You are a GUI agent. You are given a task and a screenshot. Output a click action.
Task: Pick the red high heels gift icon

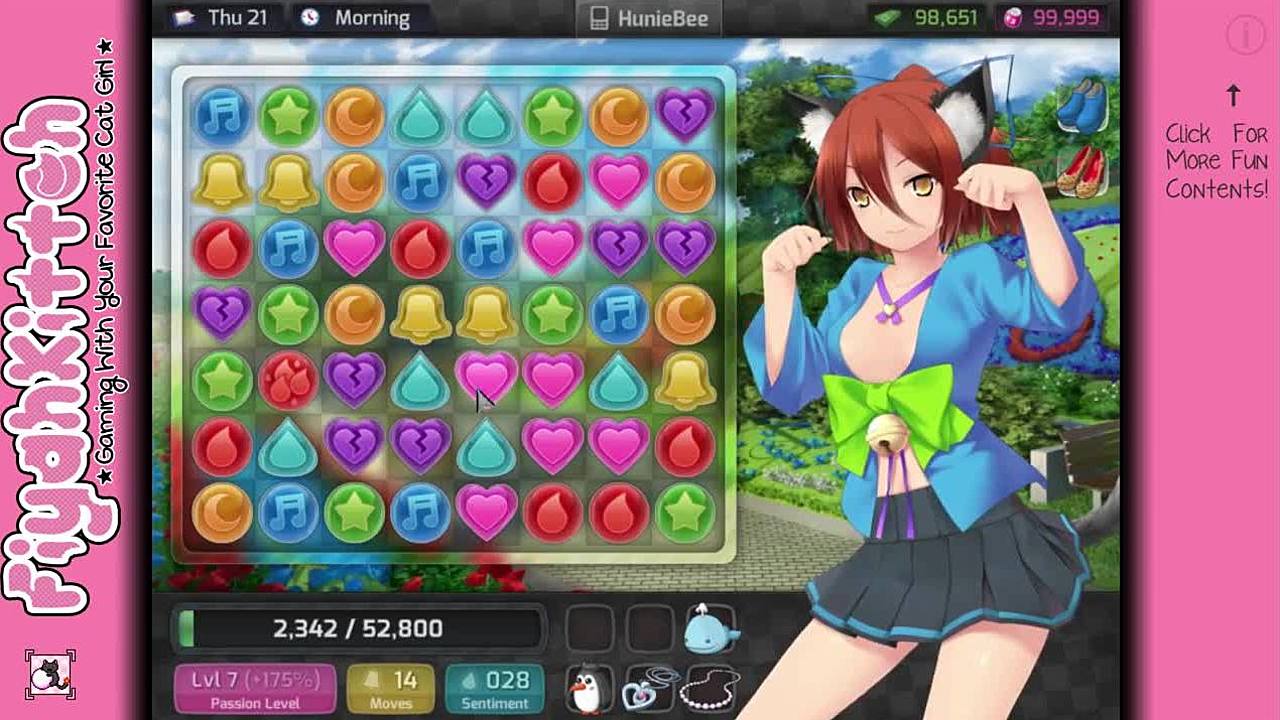click(x=1080, y=170)
